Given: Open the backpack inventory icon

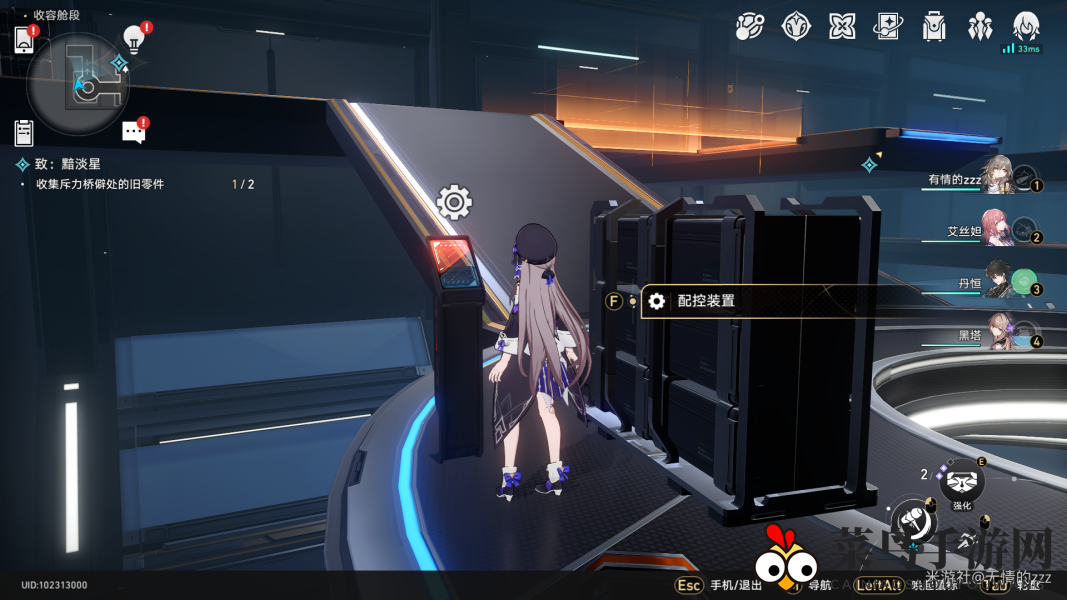Looking at the screenshot, I should (x=934, y=27).
